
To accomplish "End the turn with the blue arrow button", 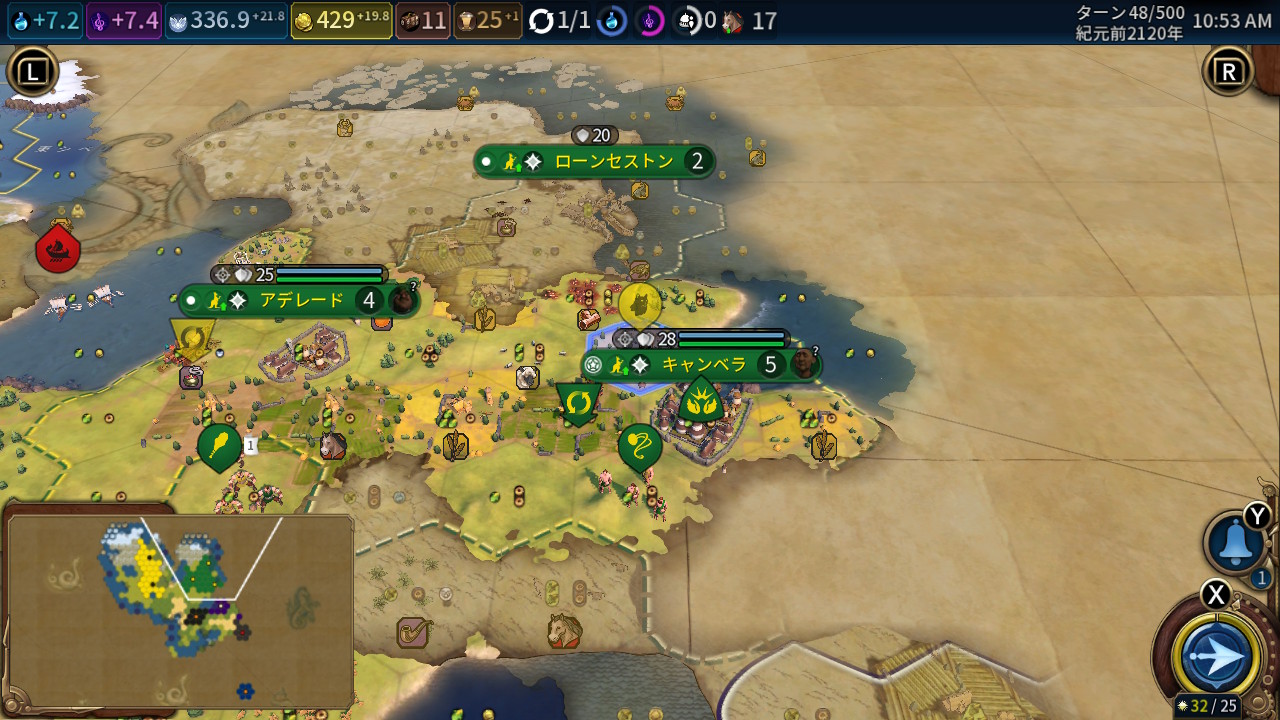I will (1218, 657).
